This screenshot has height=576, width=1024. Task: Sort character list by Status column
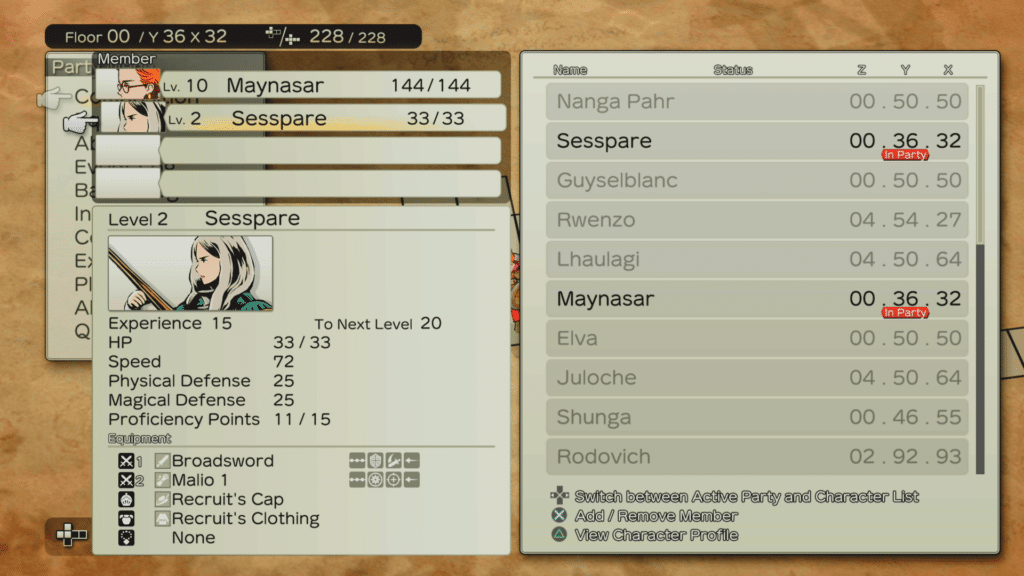click(733, 70)
